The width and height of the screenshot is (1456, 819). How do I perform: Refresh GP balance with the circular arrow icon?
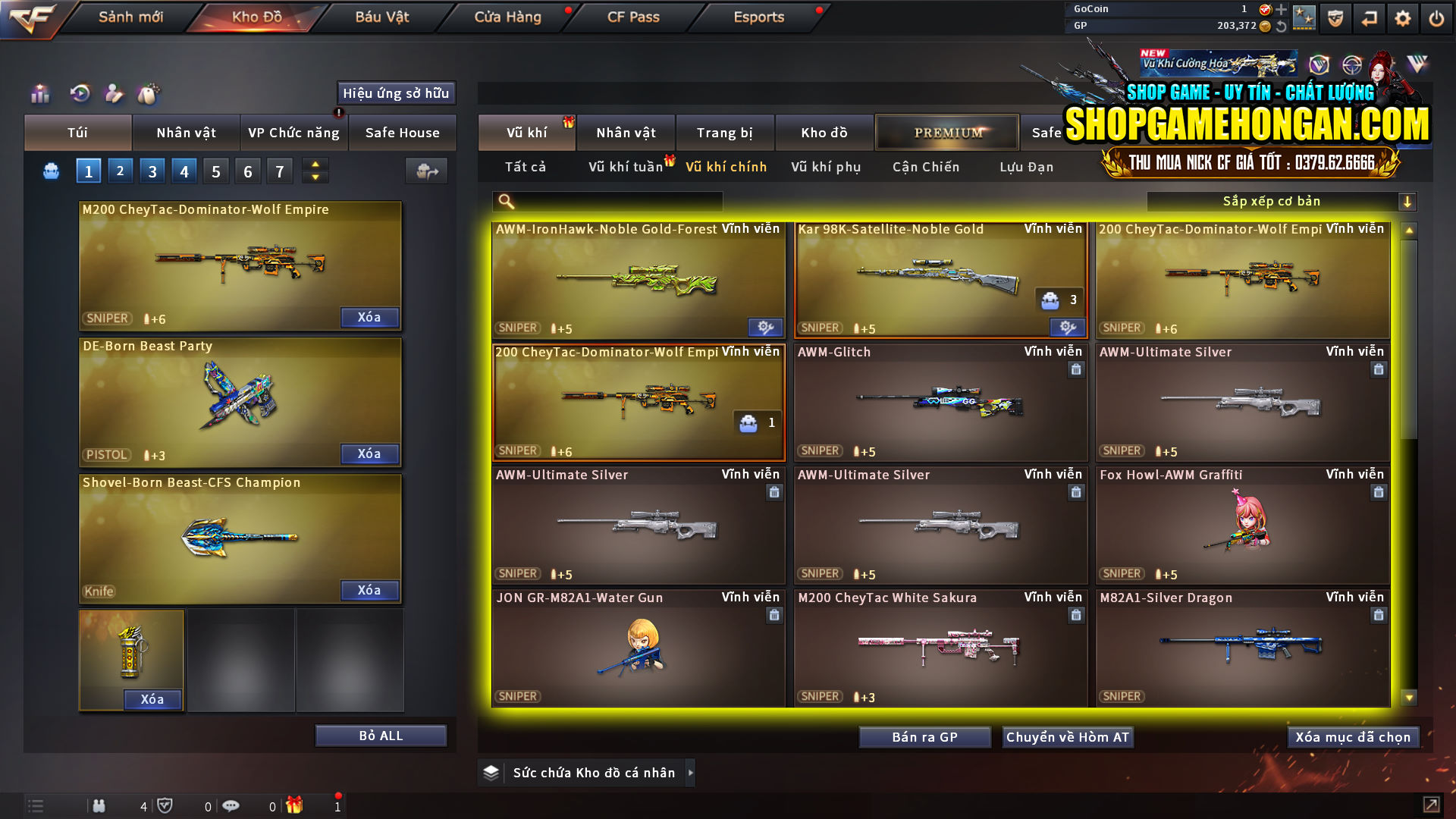pos(1282,25)
